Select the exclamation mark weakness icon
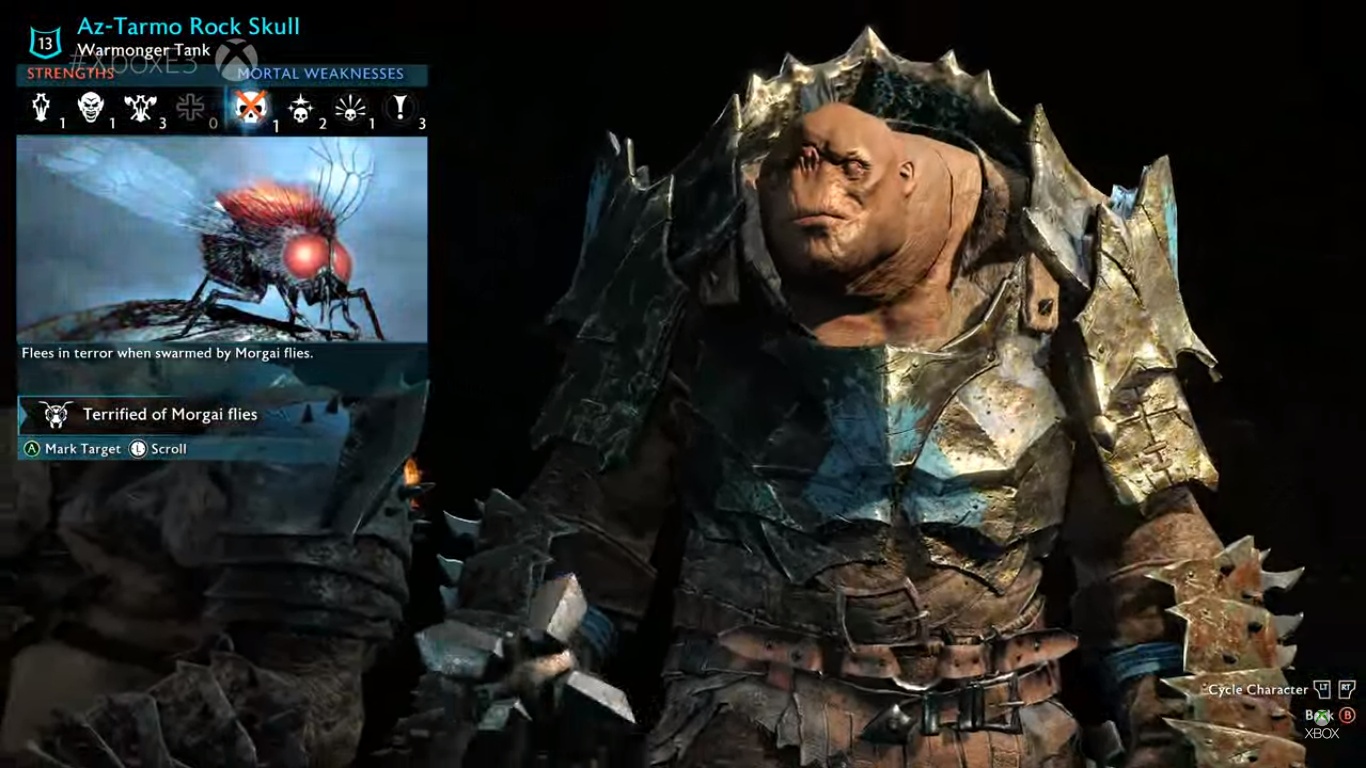The width and height of the screenshot is (1366, 768). point(400,107)
